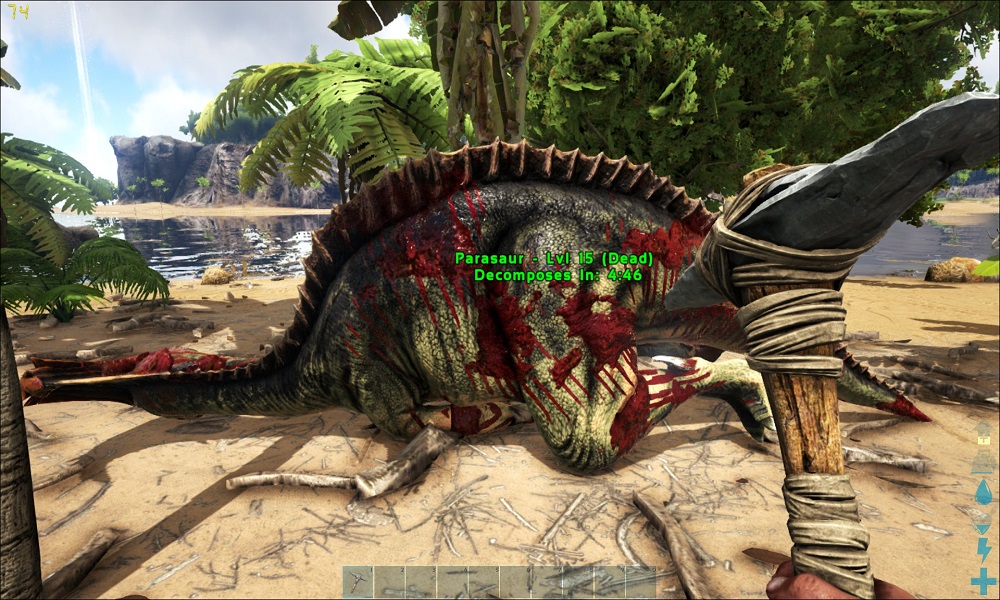This screenshot has height=600, width=1000.
Task: Select the pickaxe in hotbar slot 1
Action: pyautogui.click(x=358, y=582)
